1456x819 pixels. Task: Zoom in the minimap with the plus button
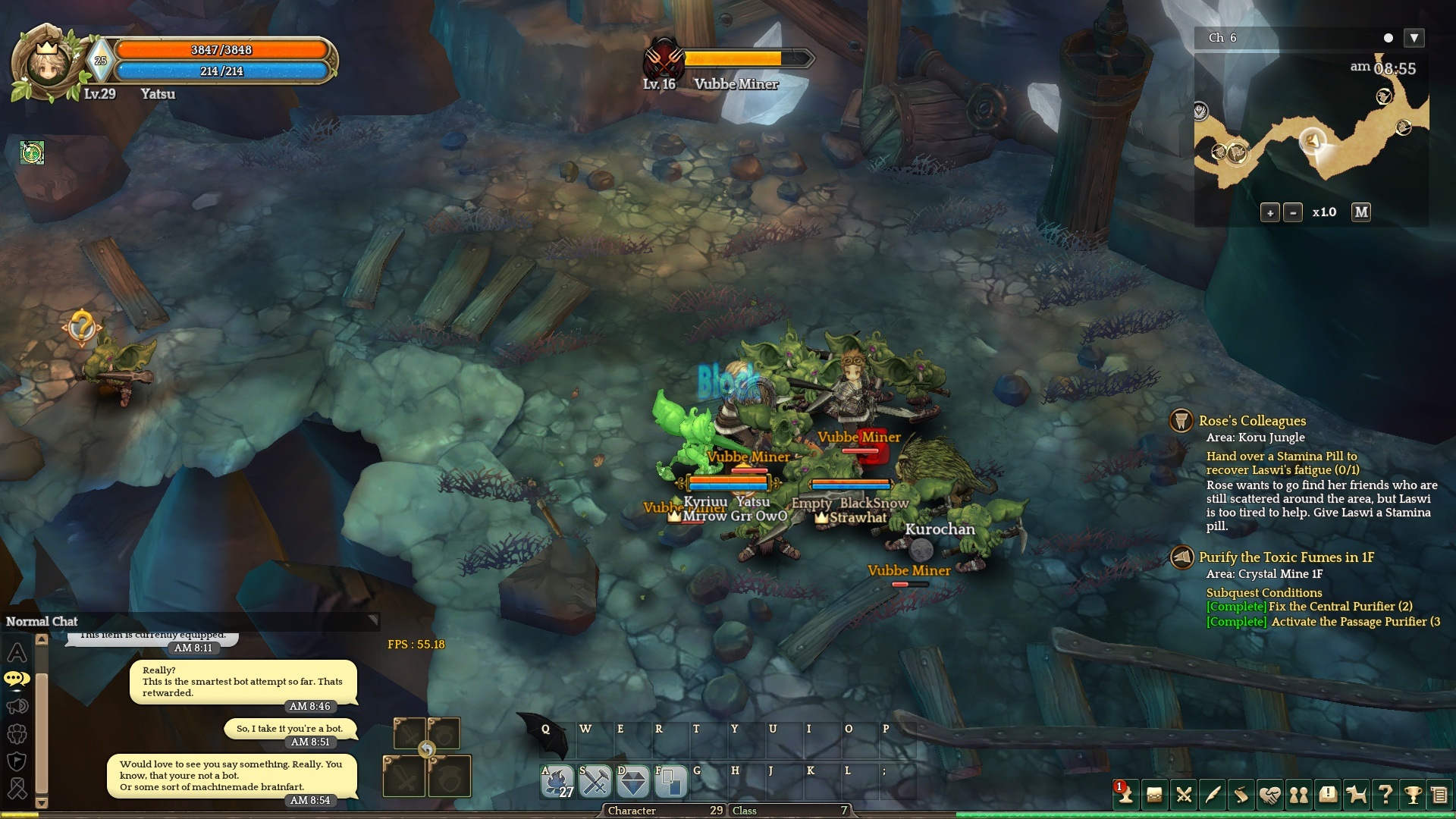tap(1270, 213)
